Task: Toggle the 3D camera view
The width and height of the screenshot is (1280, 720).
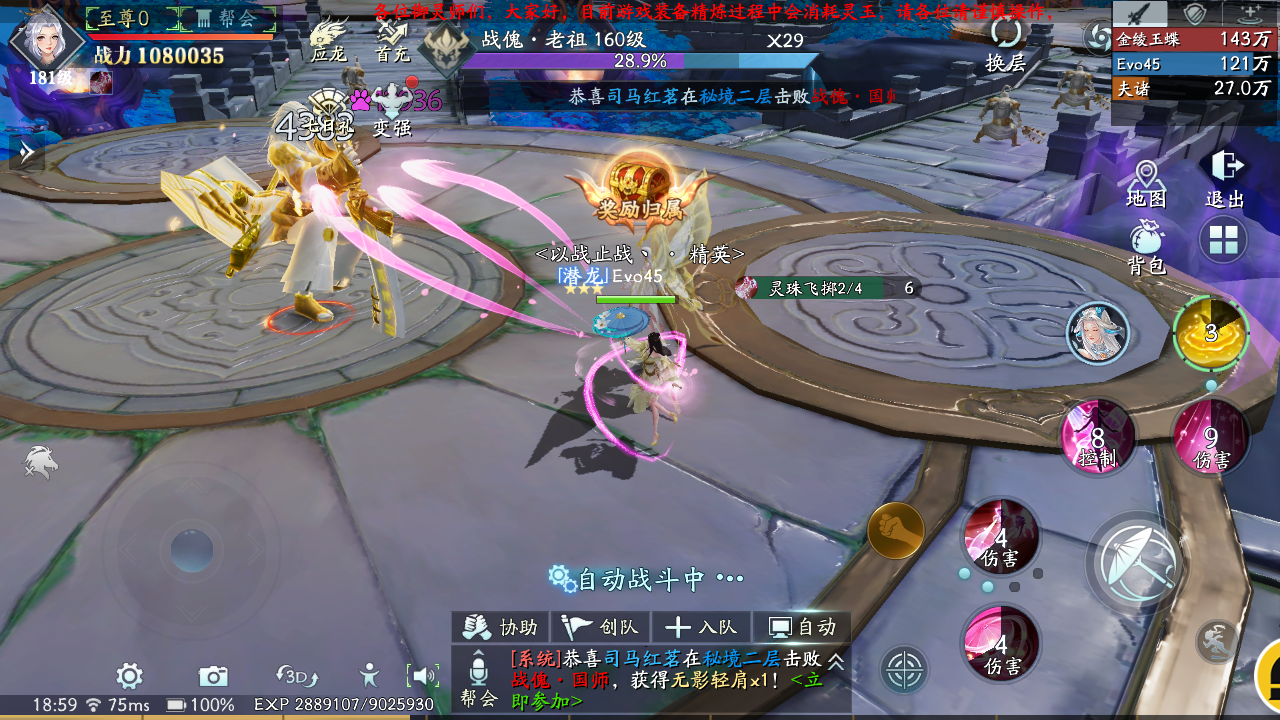Action: 295,676
